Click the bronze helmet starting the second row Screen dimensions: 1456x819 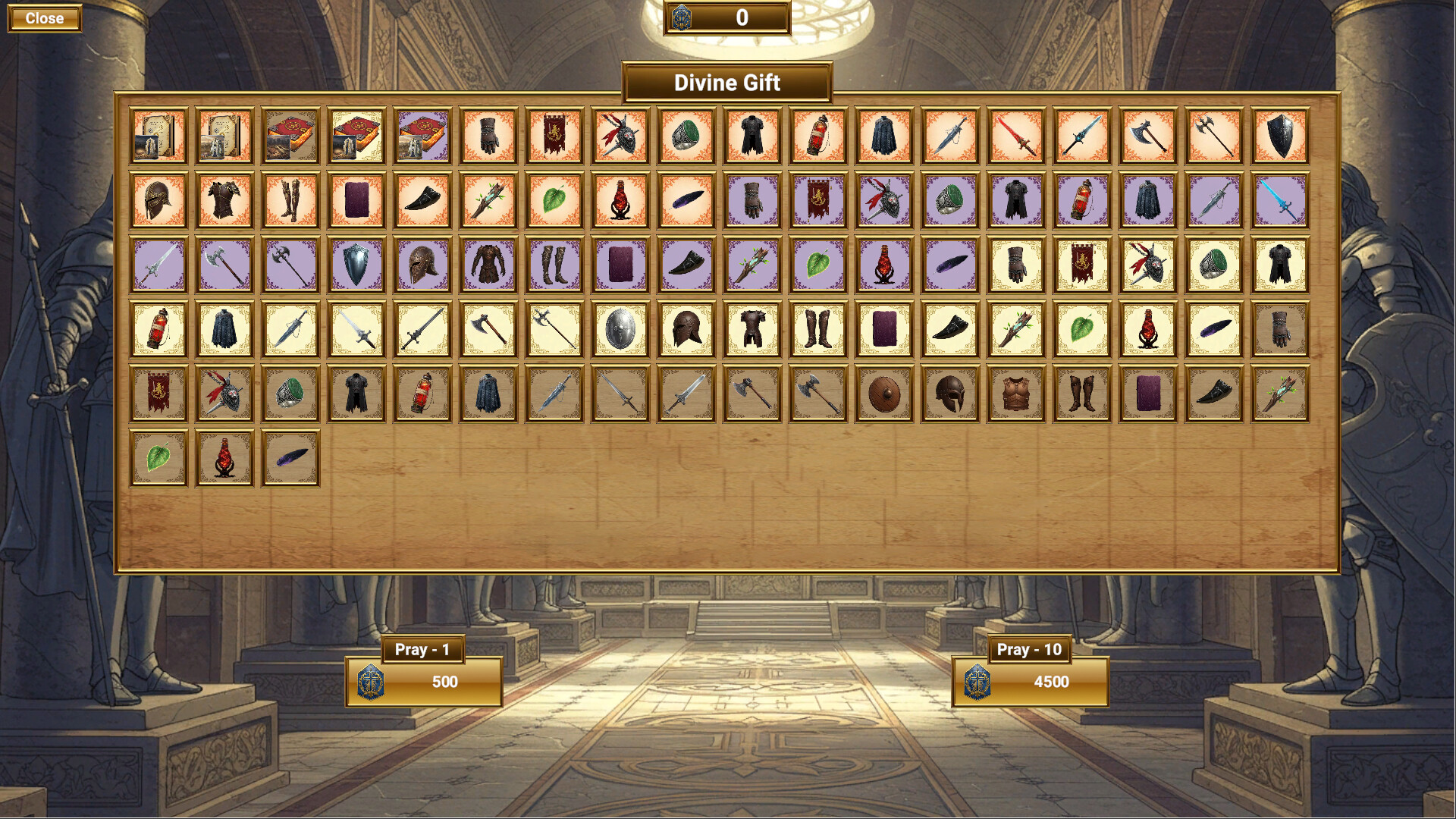(x=158, y=200)
